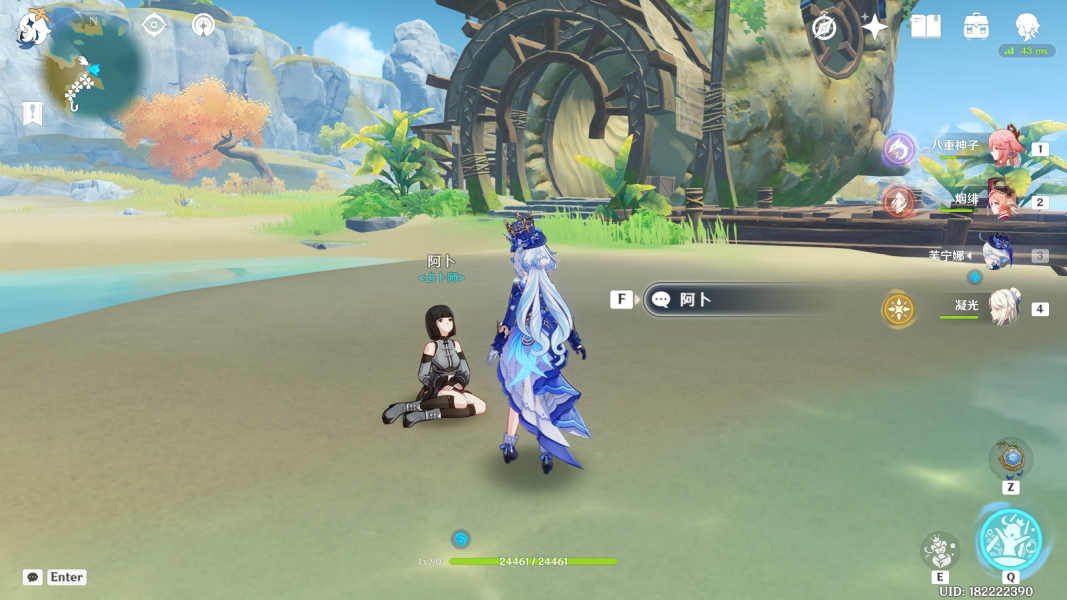Open the co-op signal icon
This screenshot has height=600, width=1067.
click(203, 25)
